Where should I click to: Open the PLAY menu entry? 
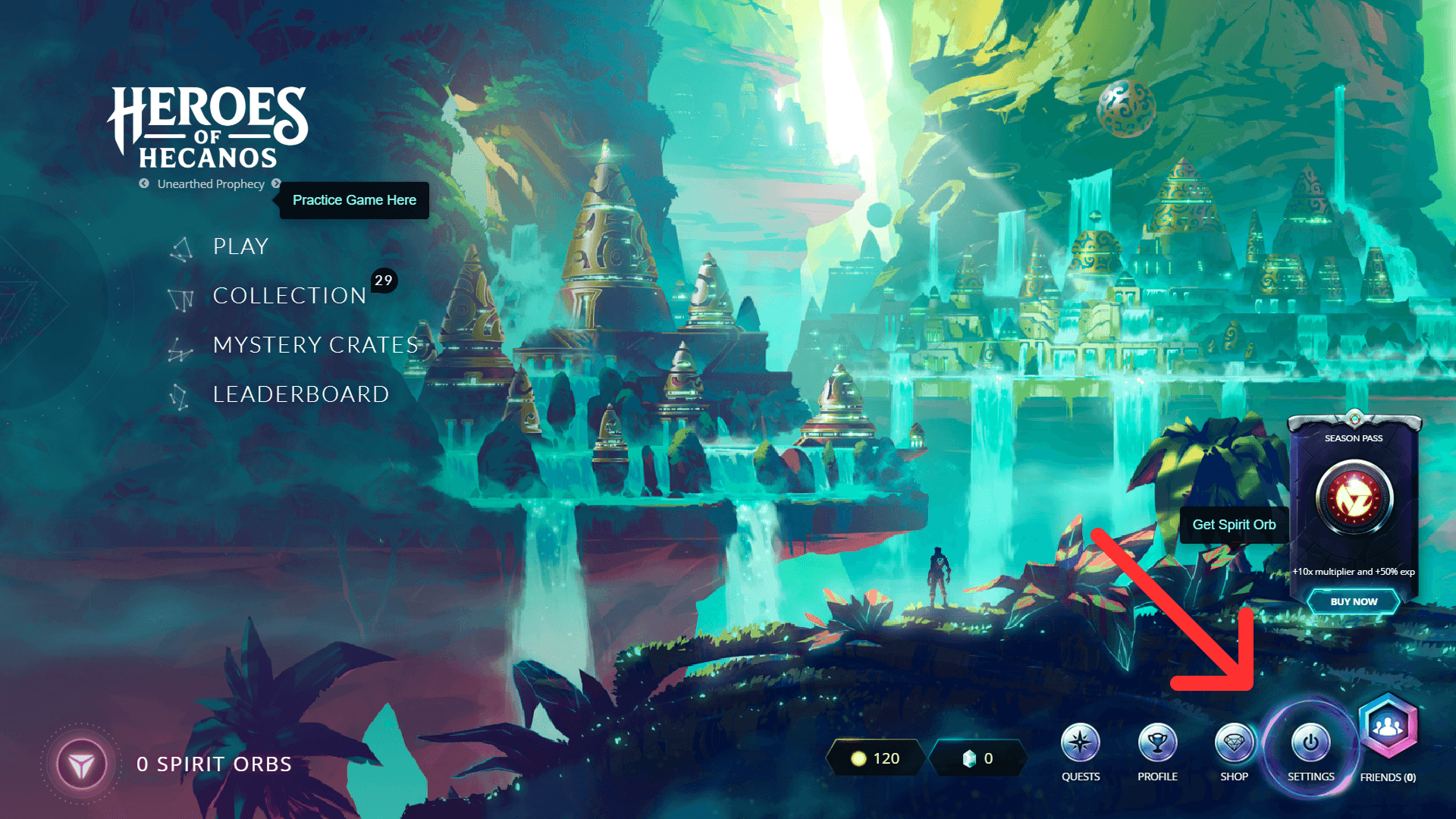point(240,246)
